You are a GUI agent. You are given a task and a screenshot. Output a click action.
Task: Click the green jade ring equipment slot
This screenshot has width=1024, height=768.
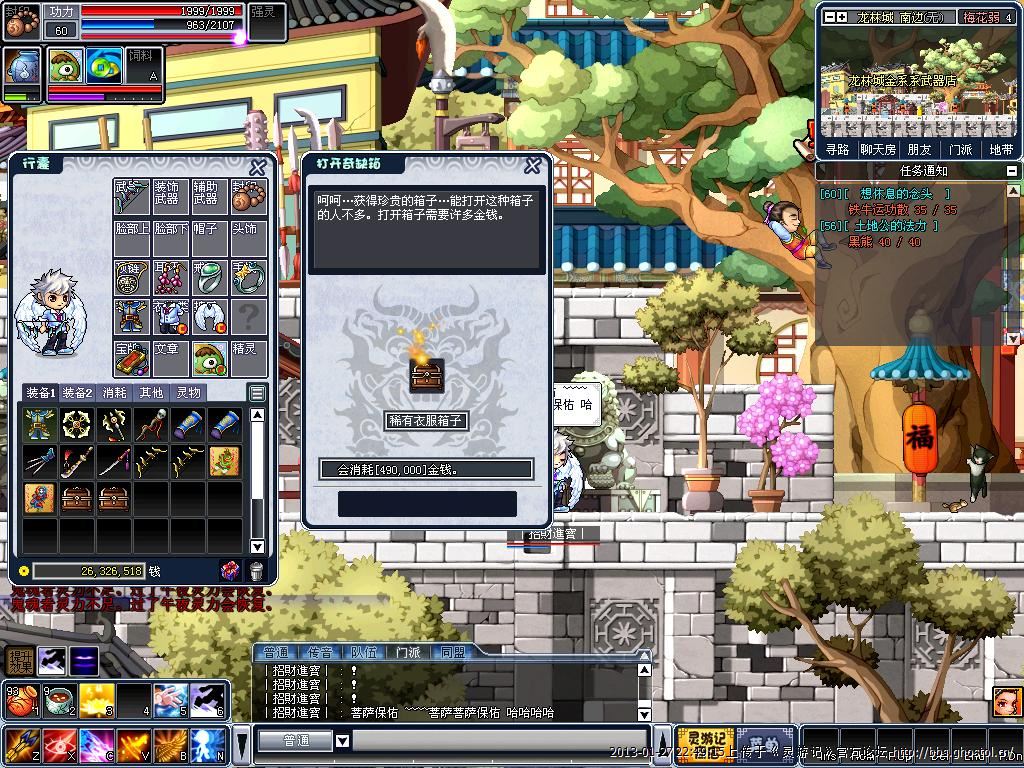[x=209, y=278]
